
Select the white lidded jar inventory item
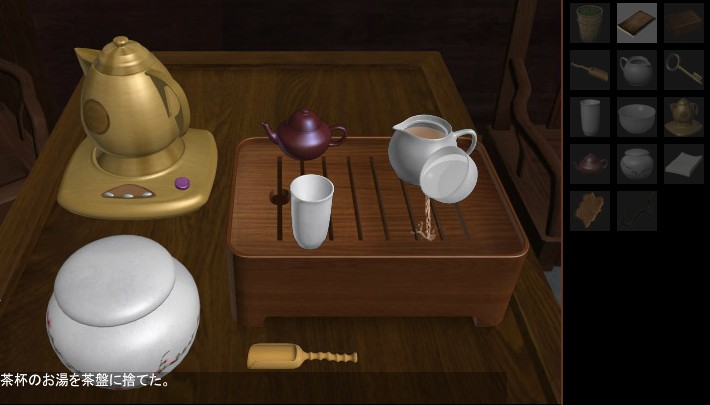[637, 164]
